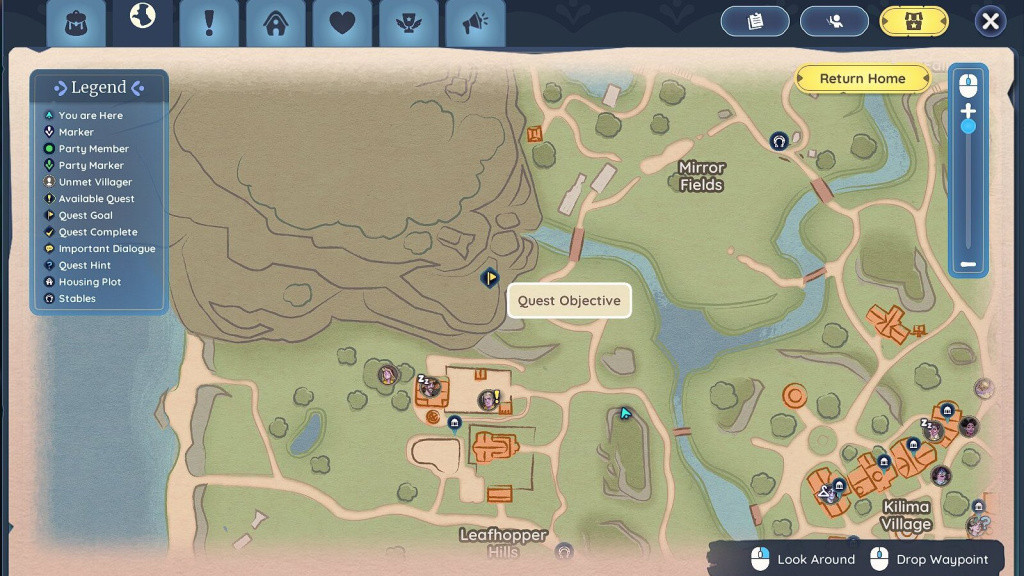The image size is (1024, 576).
Task: Click the Return Home button
Action: click(x=862, y=79)
